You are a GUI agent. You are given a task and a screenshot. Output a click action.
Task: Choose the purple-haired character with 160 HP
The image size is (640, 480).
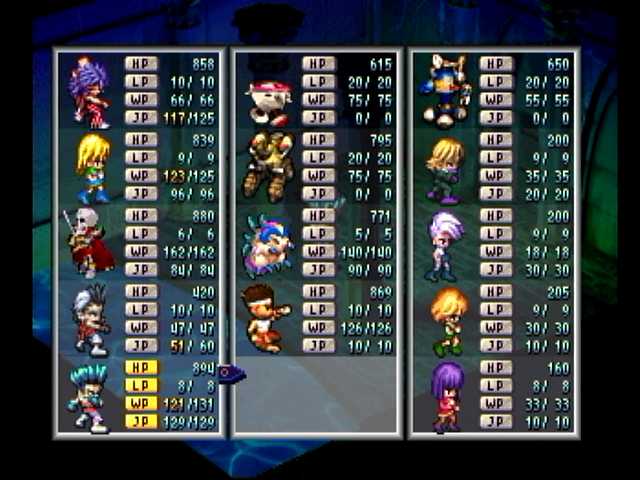[446, 396]
